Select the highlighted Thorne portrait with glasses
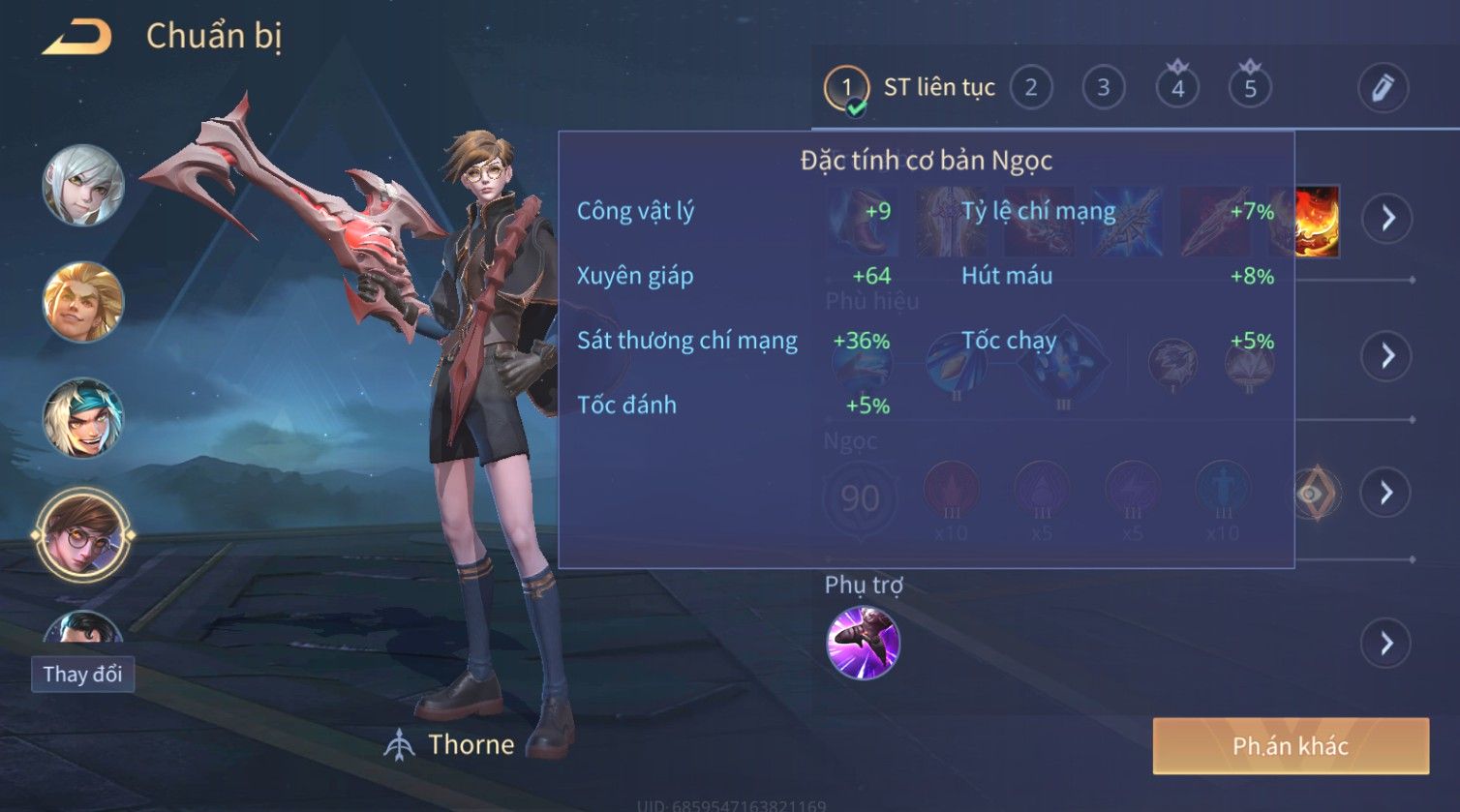Image resolution: width=1460 pixels, height=812 pixels. pyautogui.click(x=83, y=534)
